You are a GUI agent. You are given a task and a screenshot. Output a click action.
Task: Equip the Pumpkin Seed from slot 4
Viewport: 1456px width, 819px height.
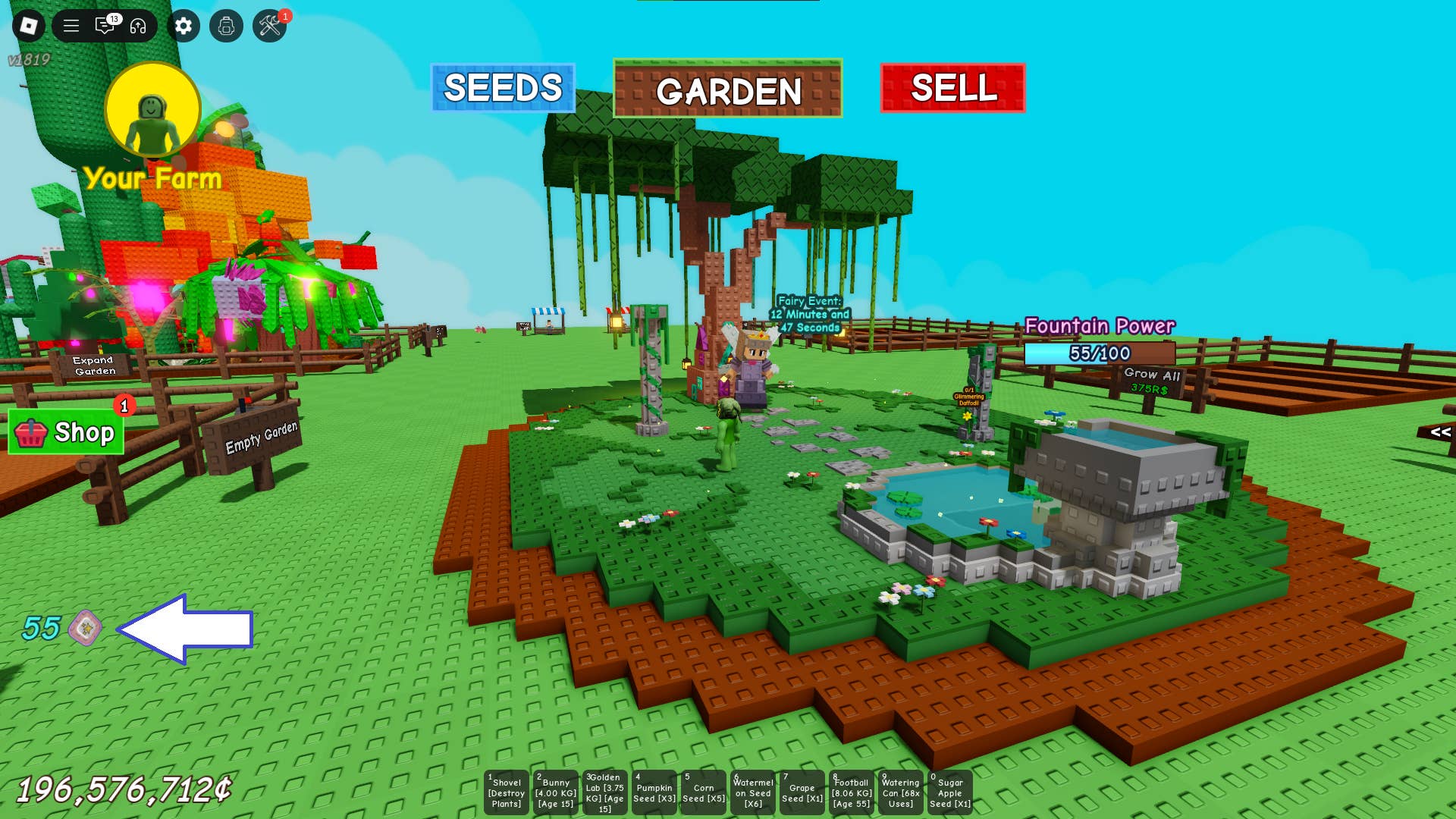pos(654,791)
